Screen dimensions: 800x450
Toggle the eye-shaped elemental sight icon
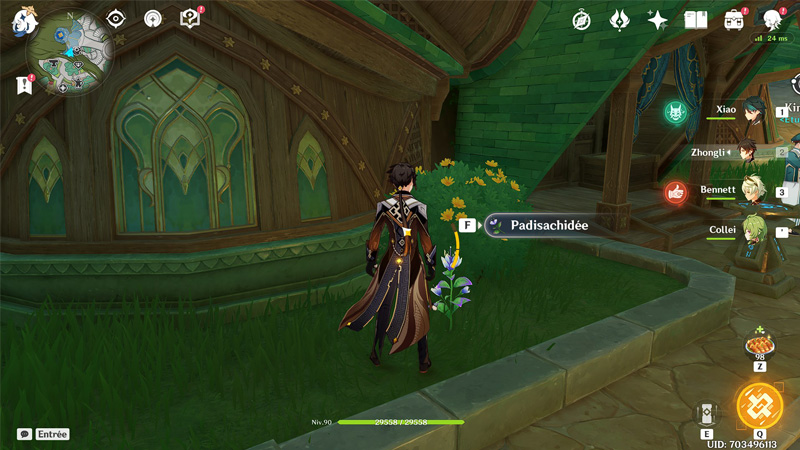tap(116, 18)
